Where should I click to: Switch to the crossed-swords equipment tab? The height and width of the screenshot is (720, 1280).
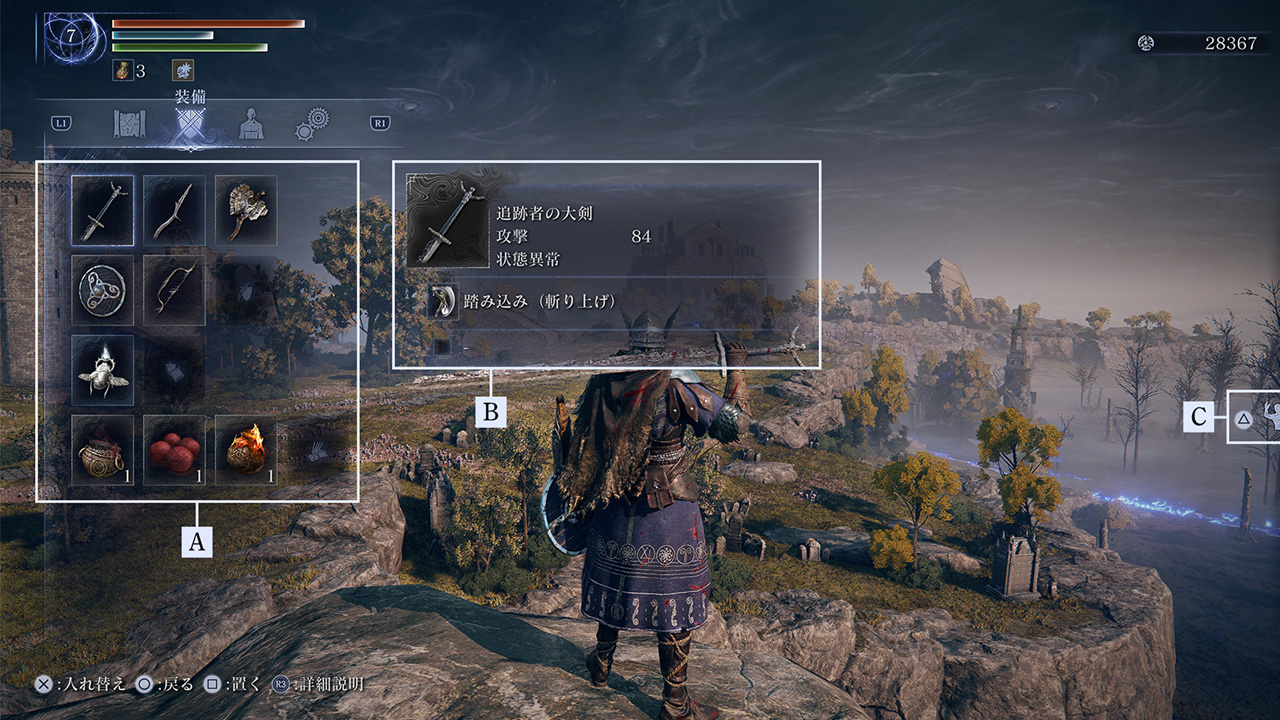[190, 125]
